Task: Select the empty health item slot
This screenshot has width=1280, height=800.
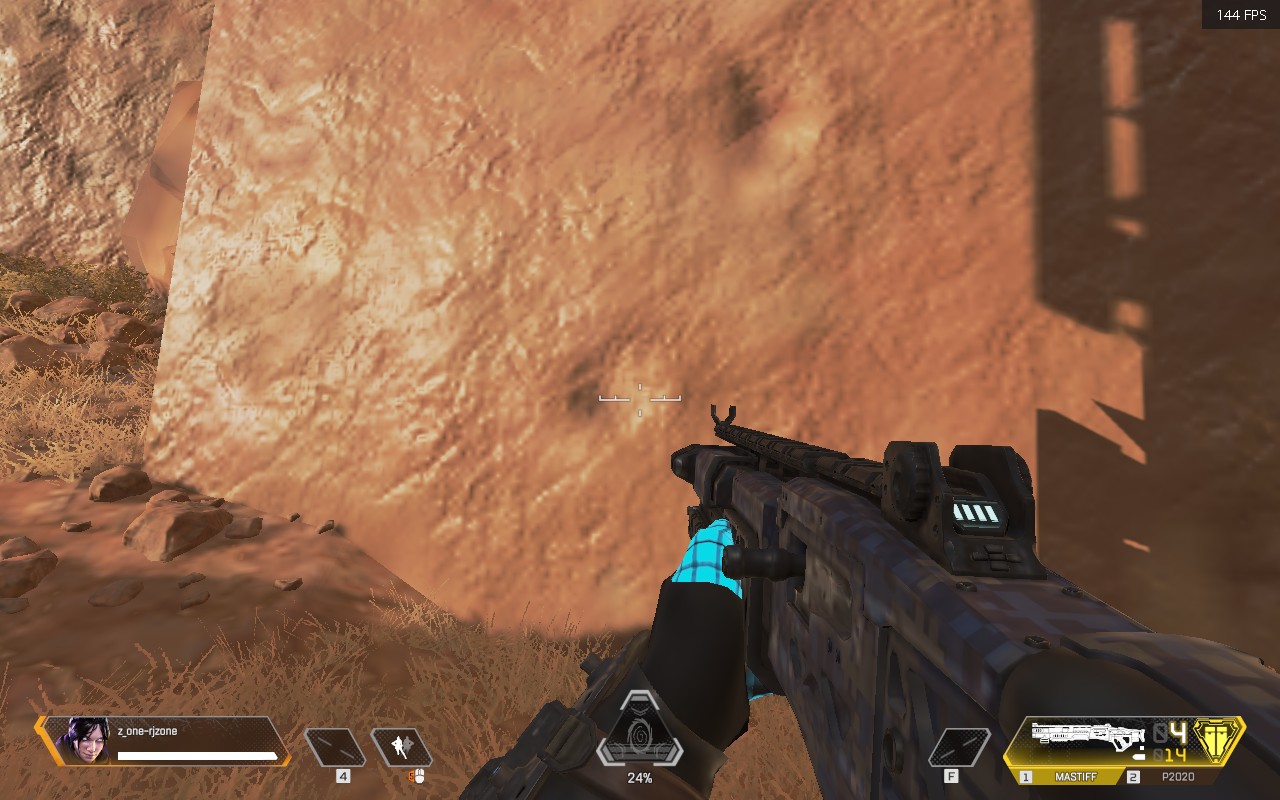Action: pos(335,748)
